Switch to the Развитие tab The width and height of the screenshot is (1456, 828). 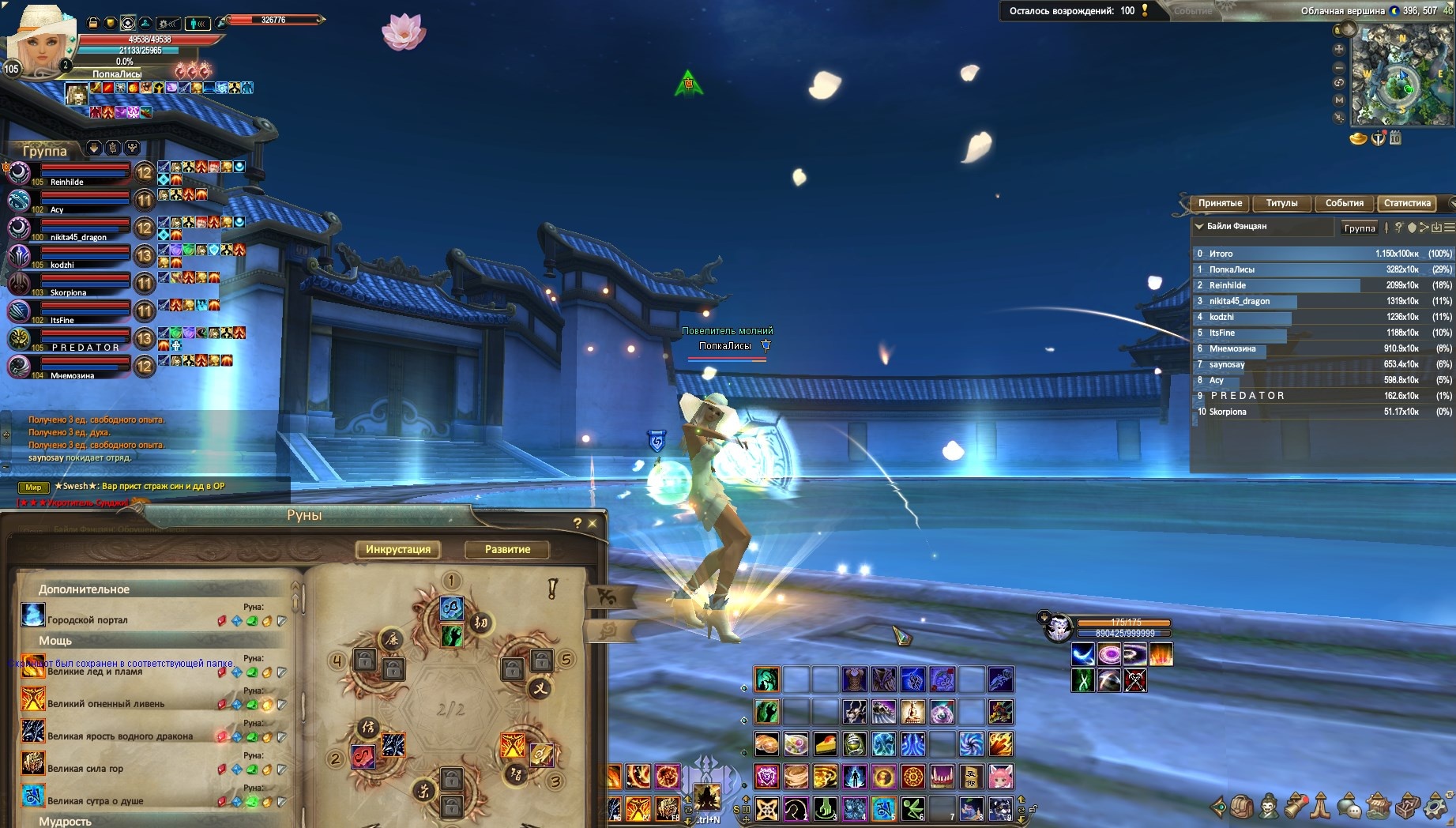(507, 549)
